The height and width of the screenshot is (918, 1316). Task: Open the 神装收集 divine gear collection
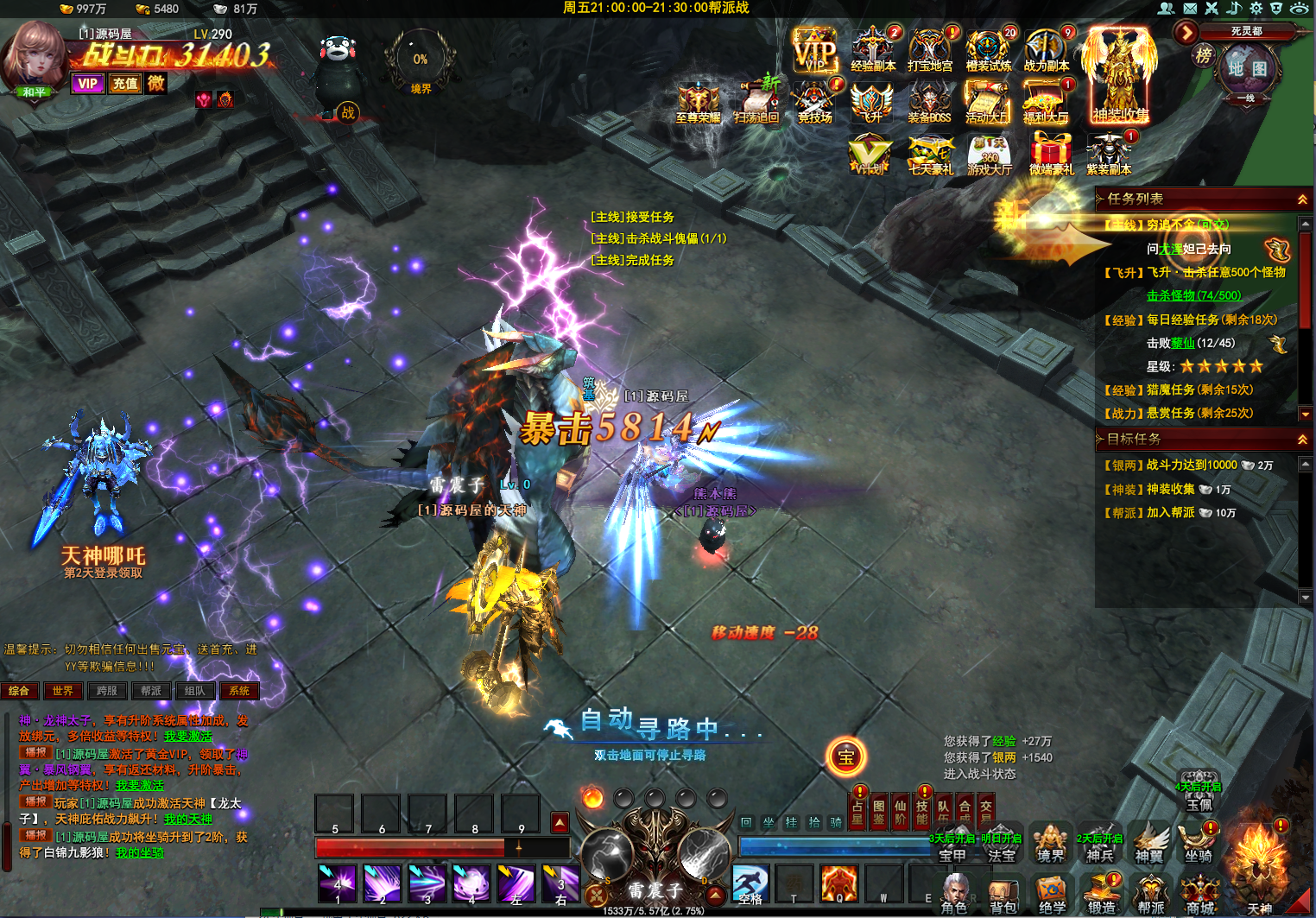(1120, 76)
